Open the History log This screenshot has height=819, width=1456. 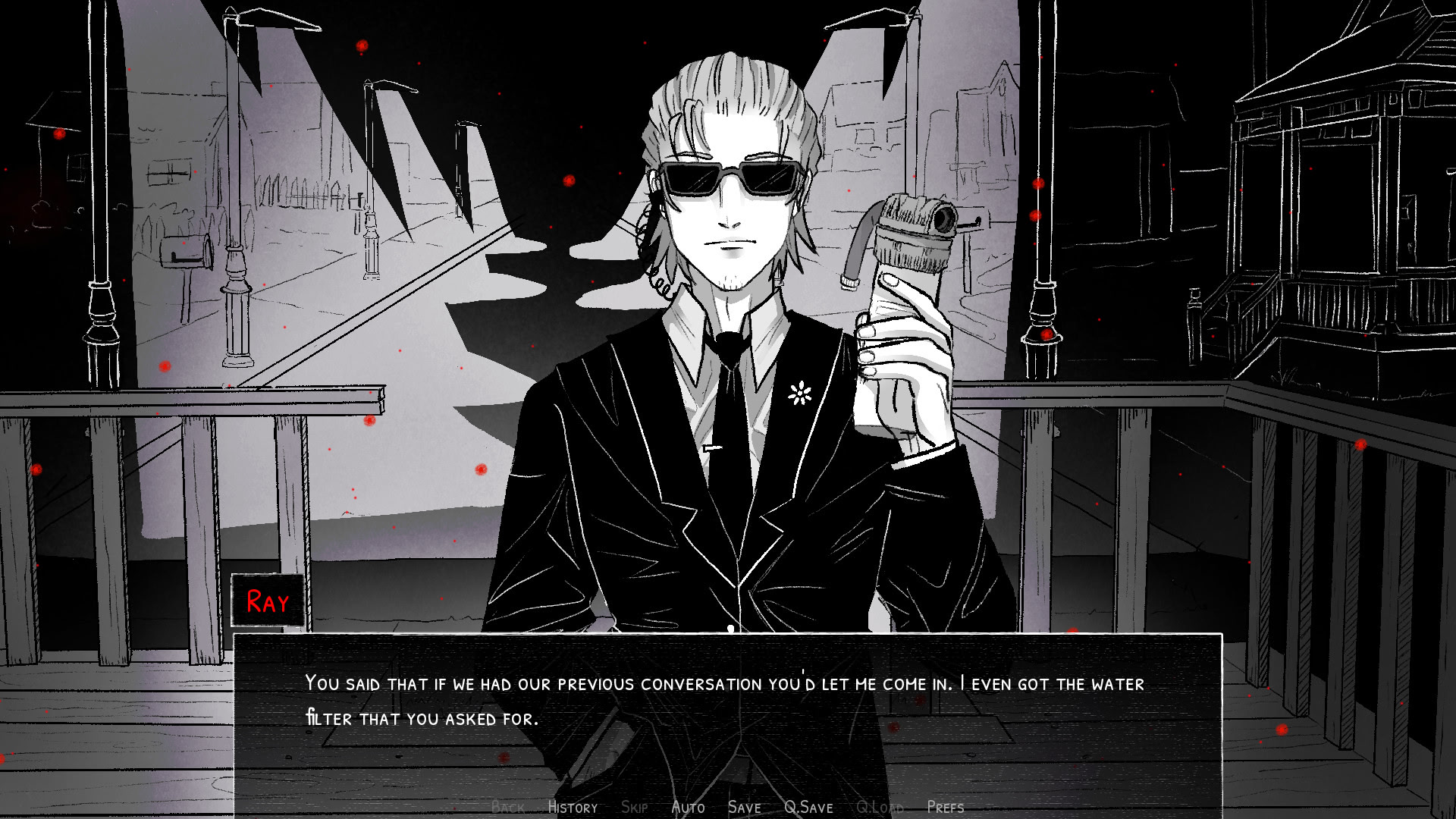click(x=573, y=808)
